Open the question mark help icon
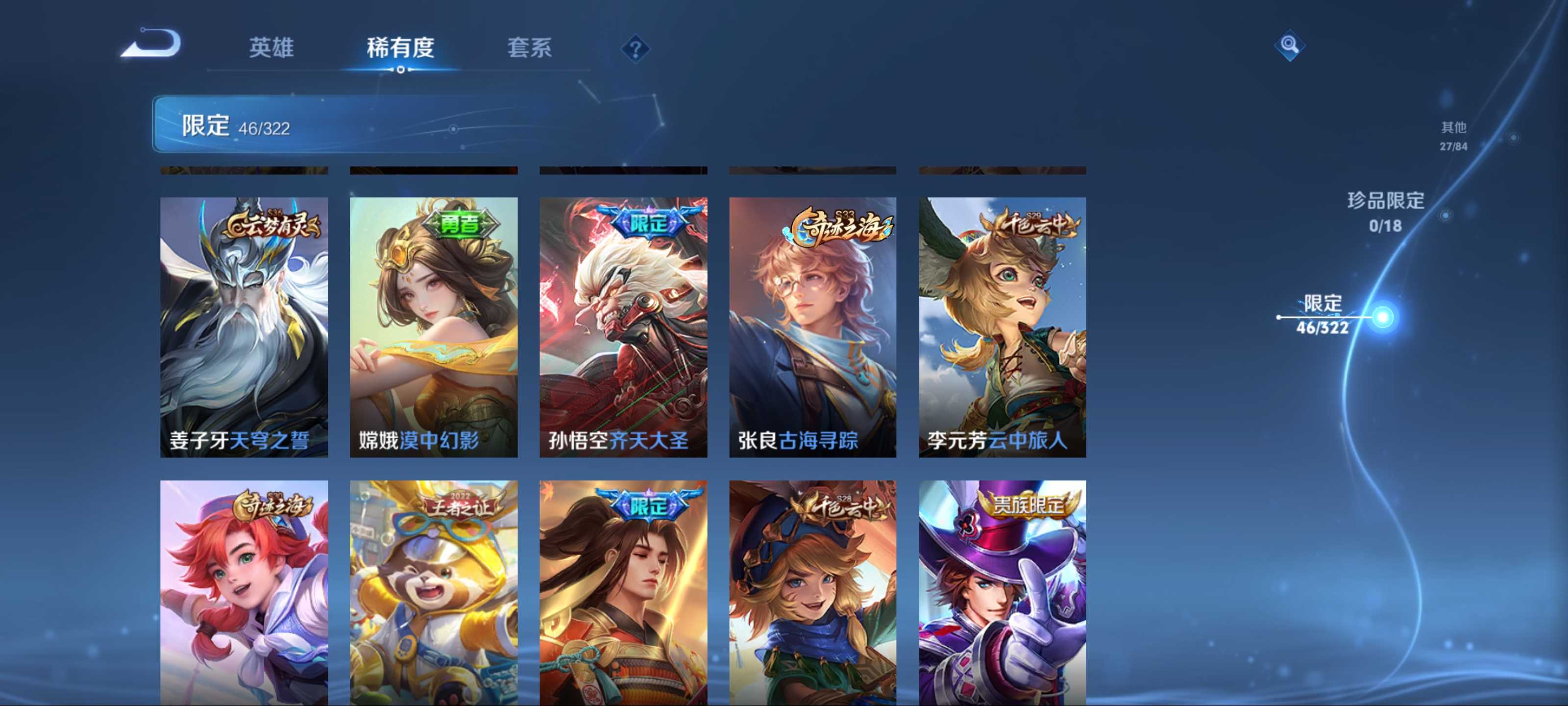This screenshot has height=706, width=1568. point(635,49)
